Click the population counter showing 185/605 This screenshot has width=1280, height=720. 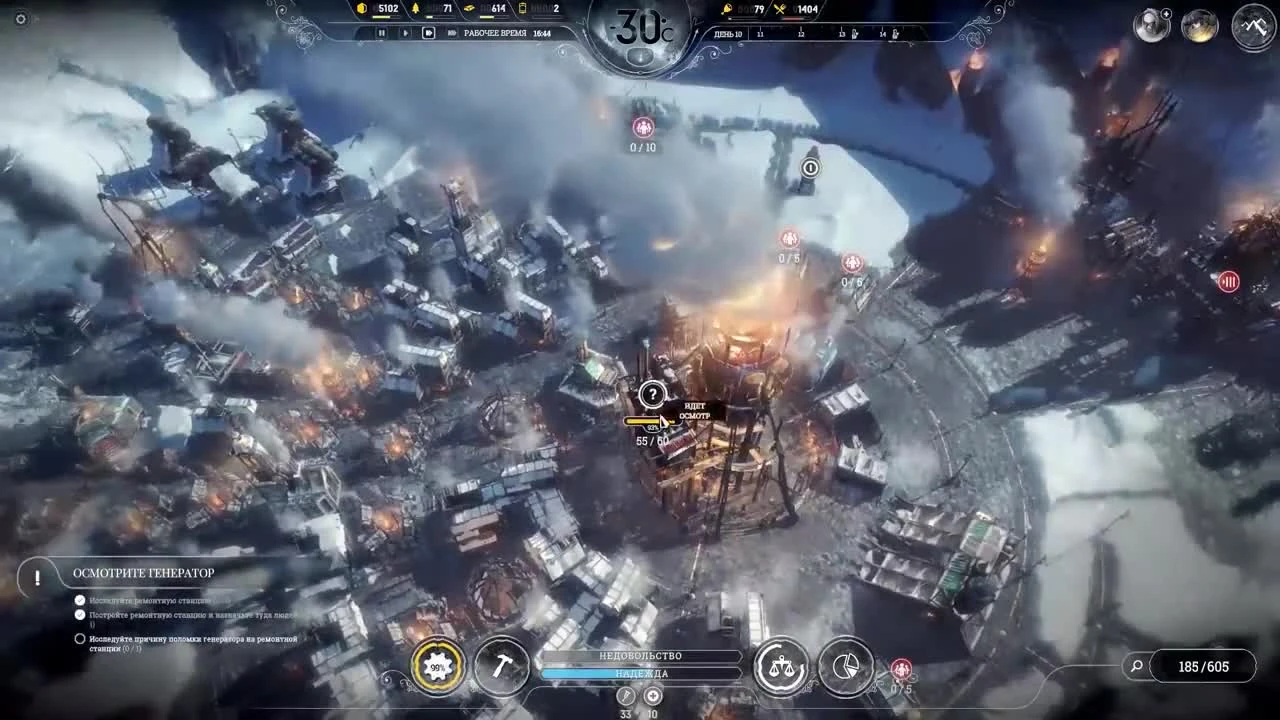[x=1205, y=665]
